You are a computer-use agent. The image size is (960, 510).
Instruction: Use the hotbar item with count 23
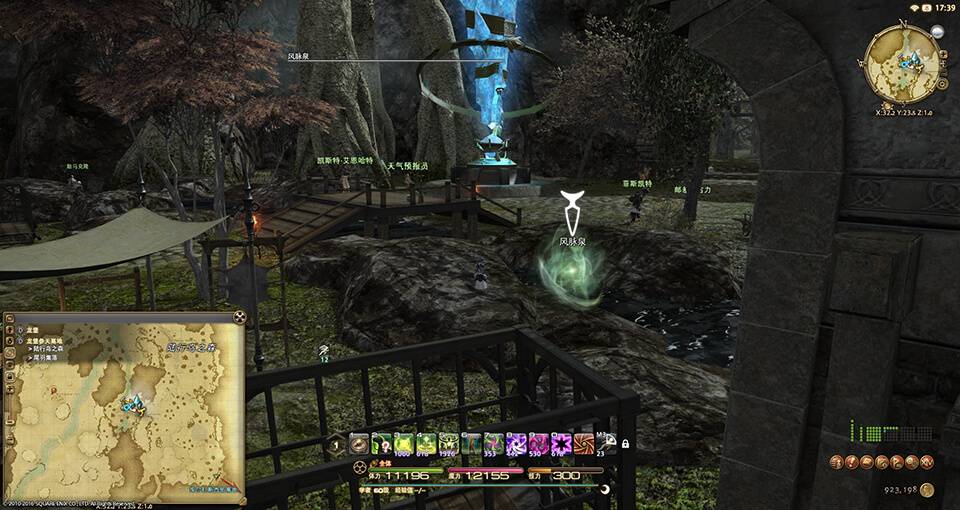point(605,444)
